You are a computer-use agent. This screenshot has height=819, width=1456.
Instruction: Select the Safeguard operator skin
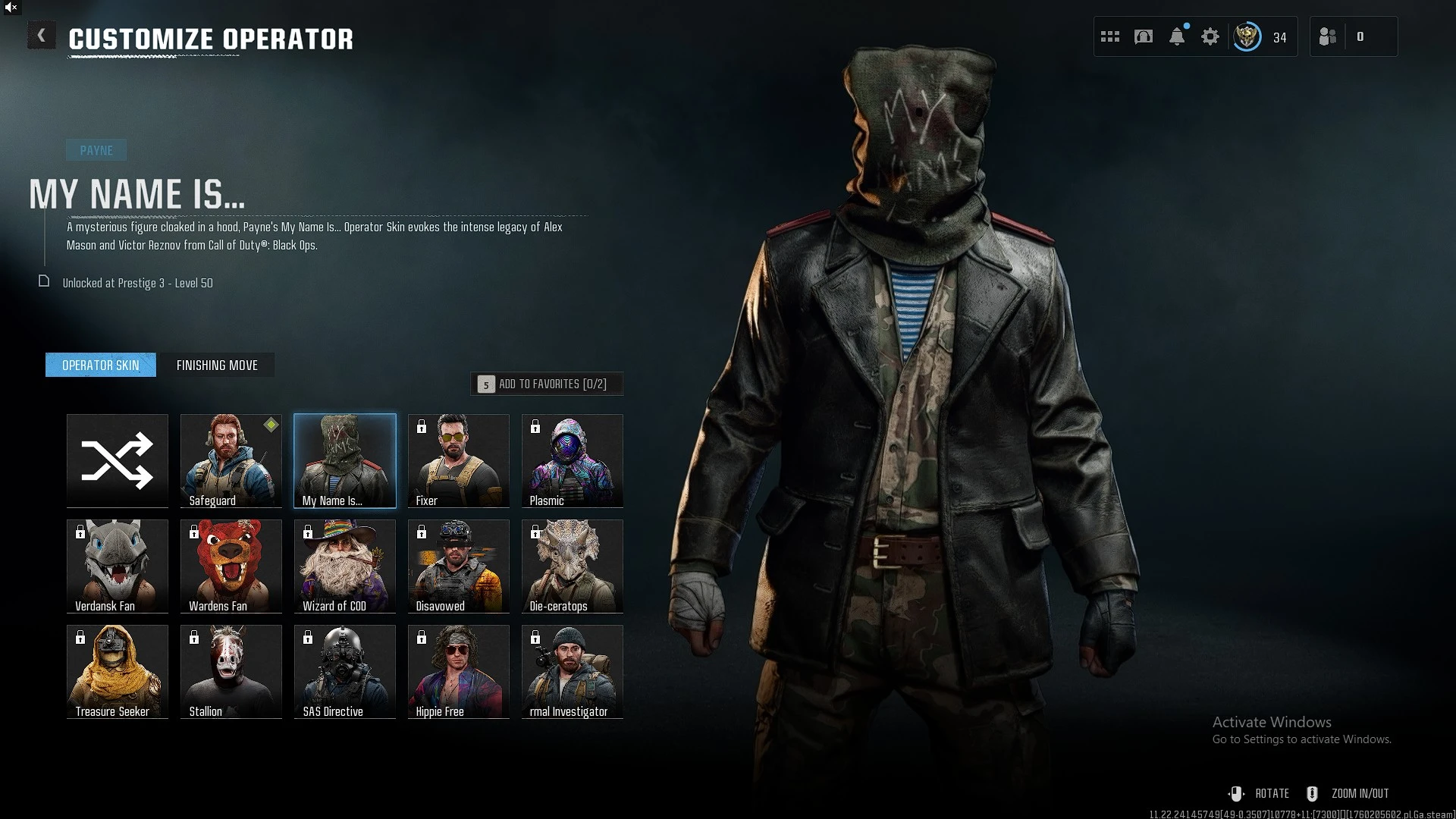(231, 460)
